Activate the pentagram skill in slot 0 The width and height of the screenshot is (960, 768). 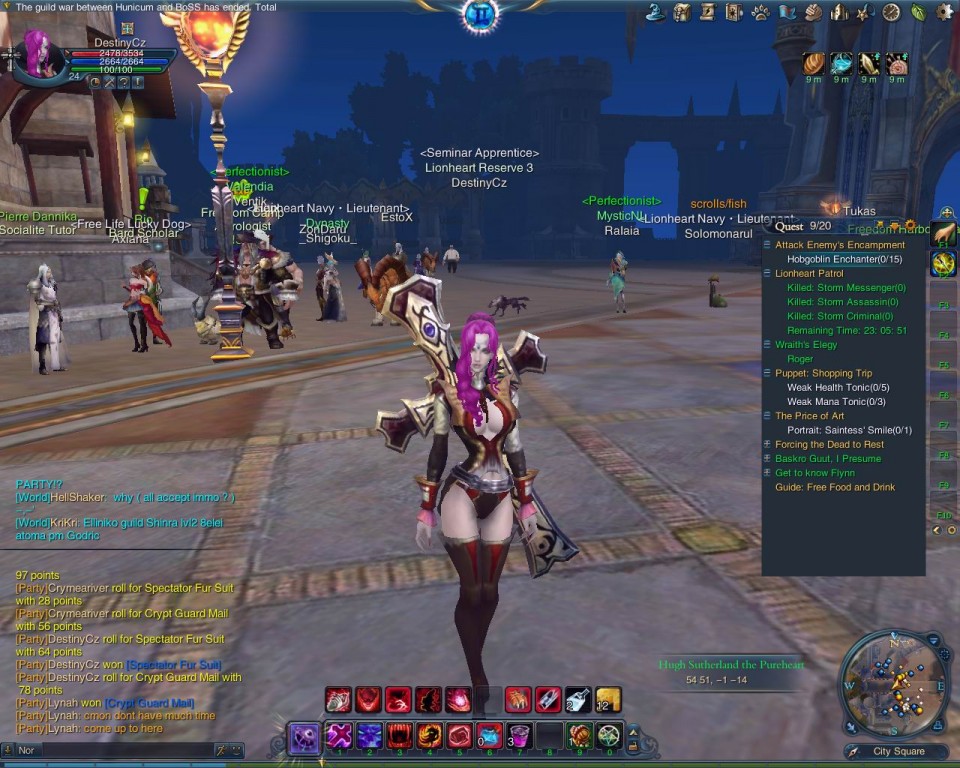pyautogui.click(x=609, y=736)
